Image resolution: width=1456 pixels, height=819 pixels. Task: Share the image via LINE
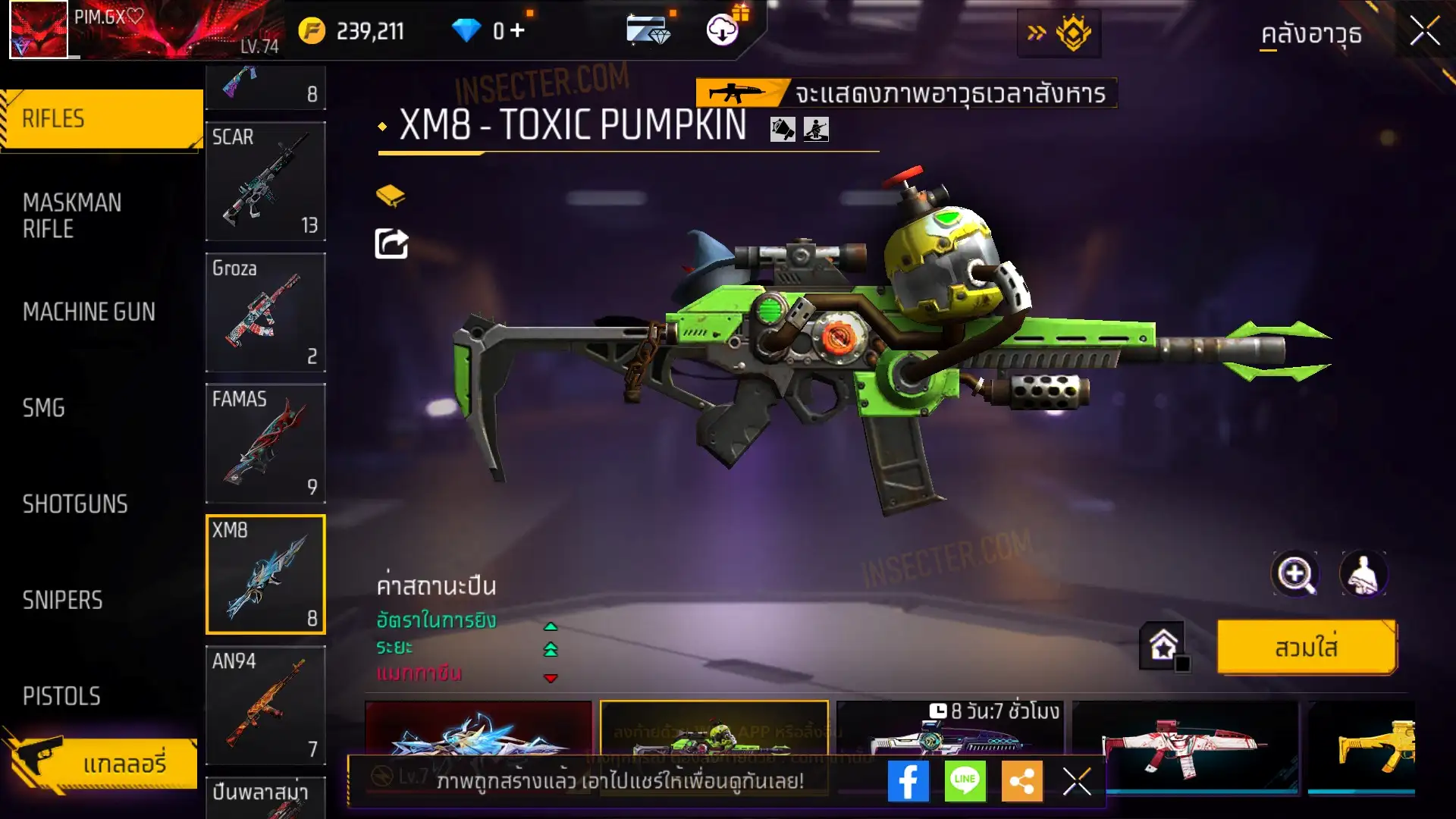click(965, 781)
